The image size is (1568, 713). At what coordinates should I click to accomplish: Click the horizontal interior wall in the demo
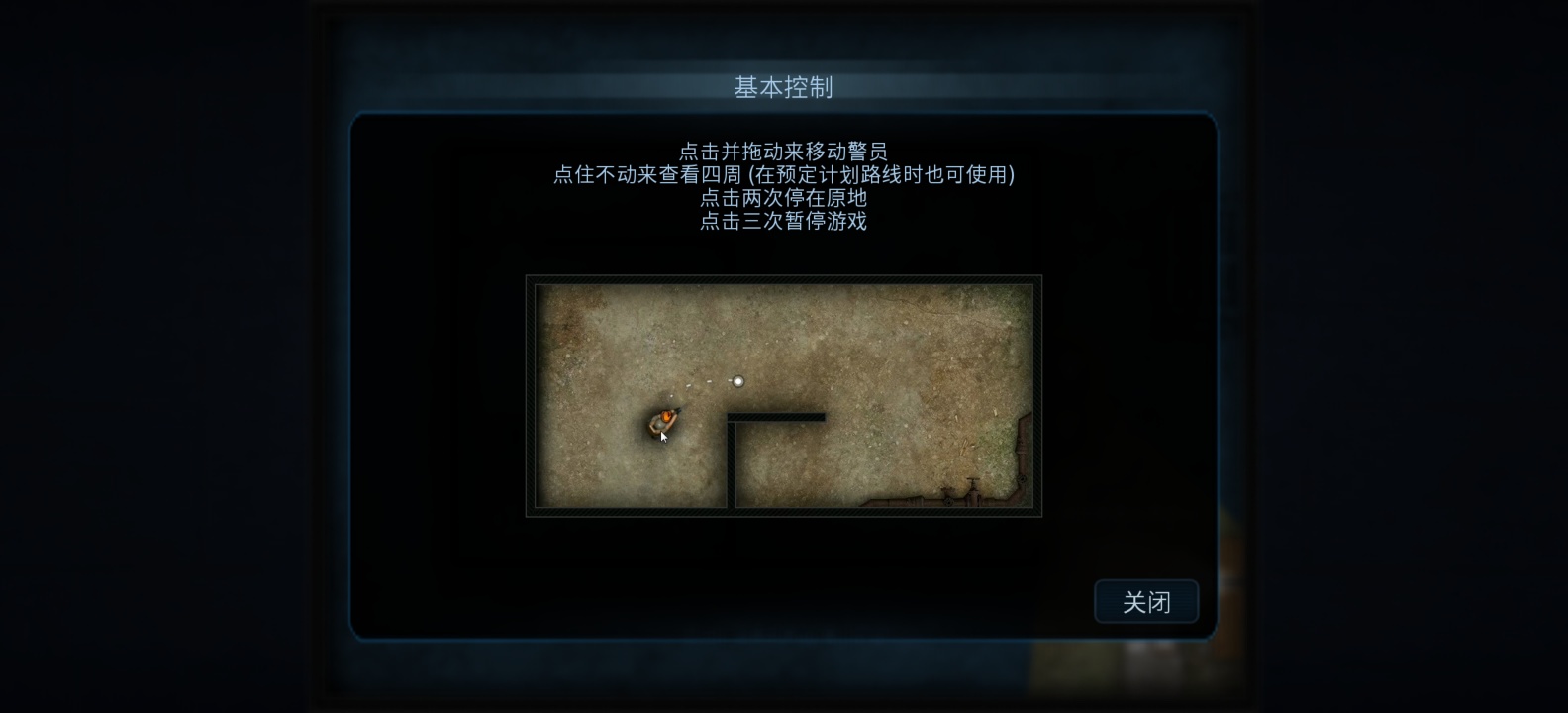pos(777,417)
